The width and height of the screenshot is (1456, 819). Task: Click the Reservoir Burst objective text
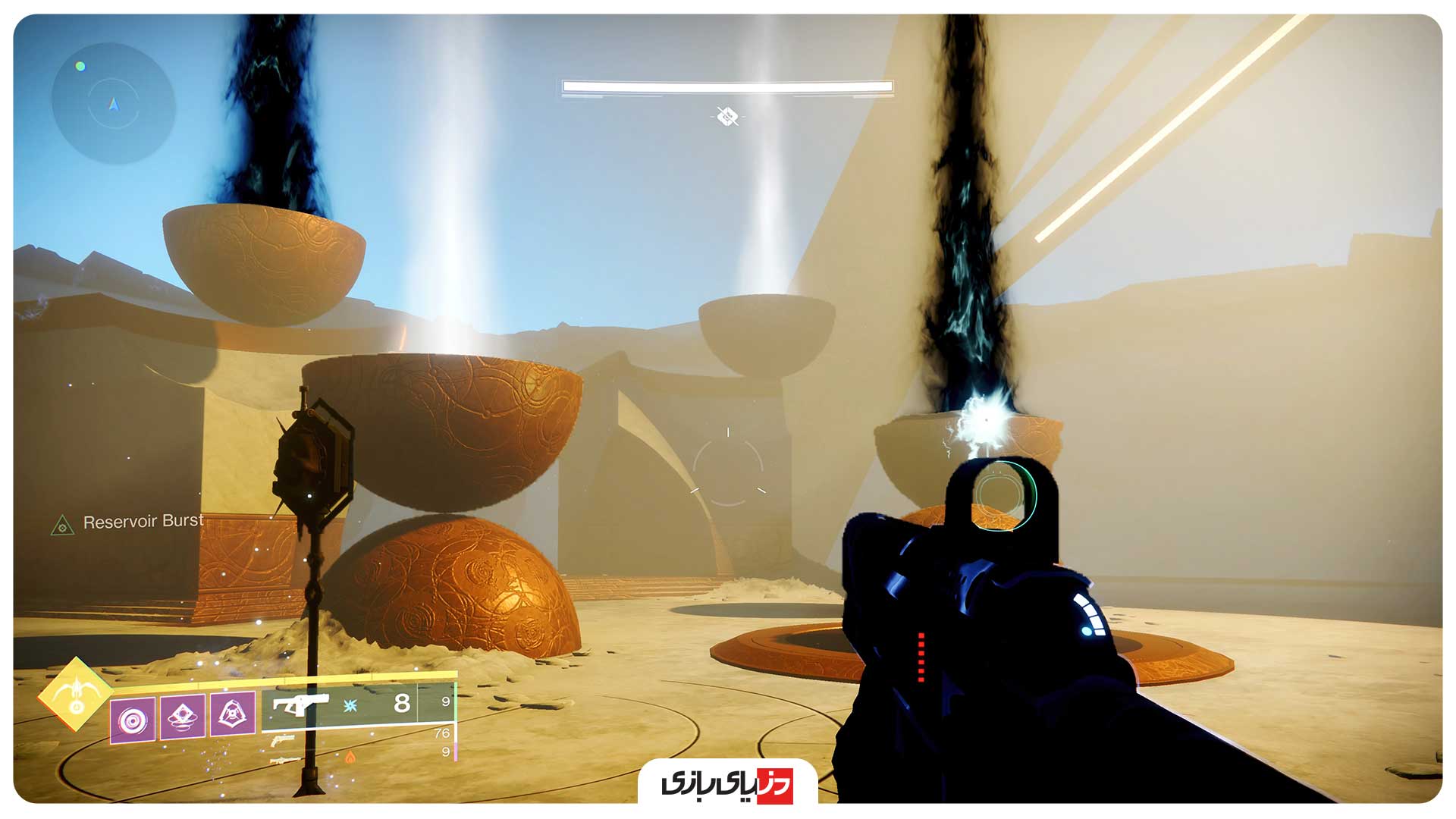click(x=144, y=522)
